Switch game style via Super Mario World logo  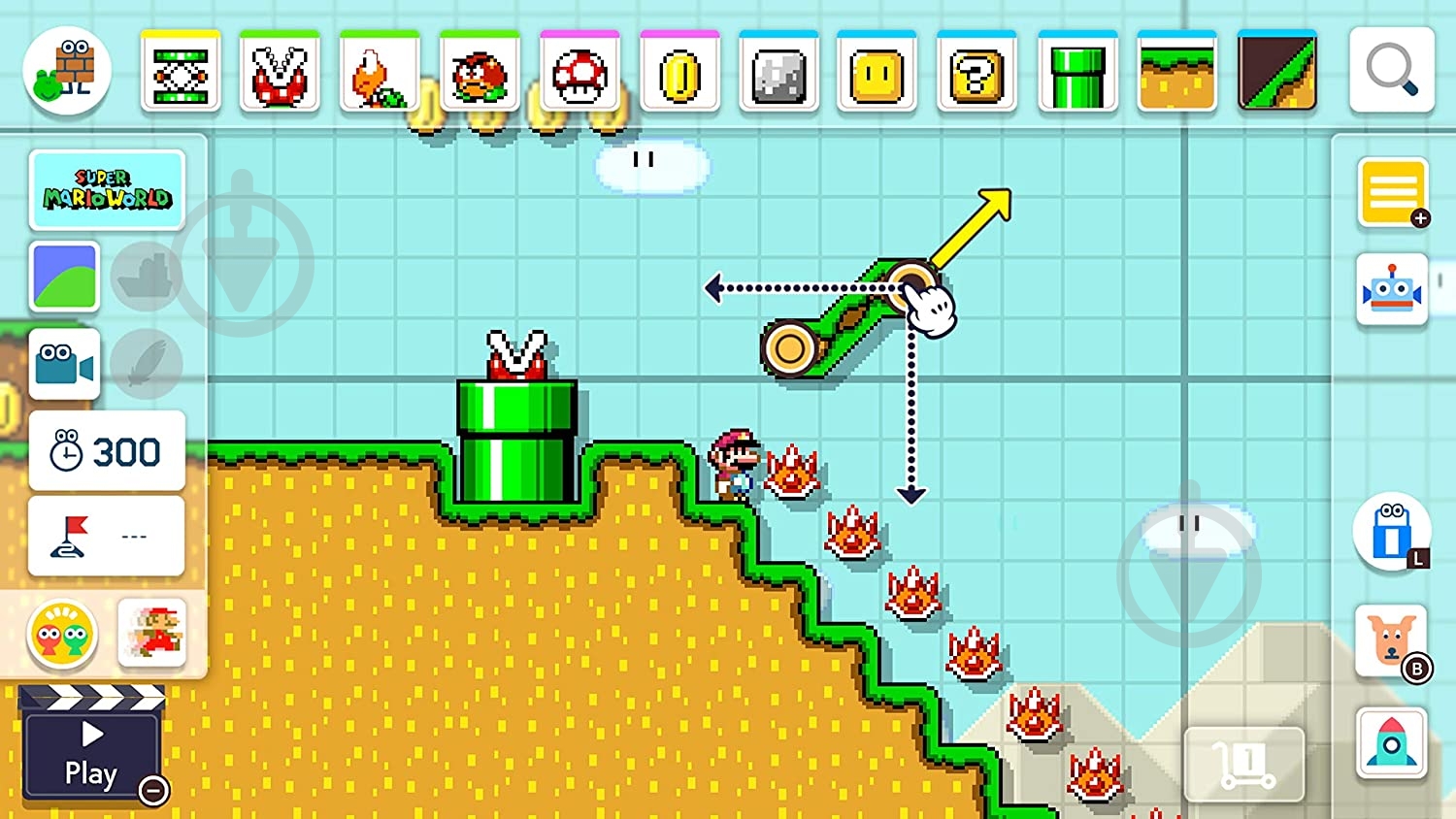tap(108, 188)
